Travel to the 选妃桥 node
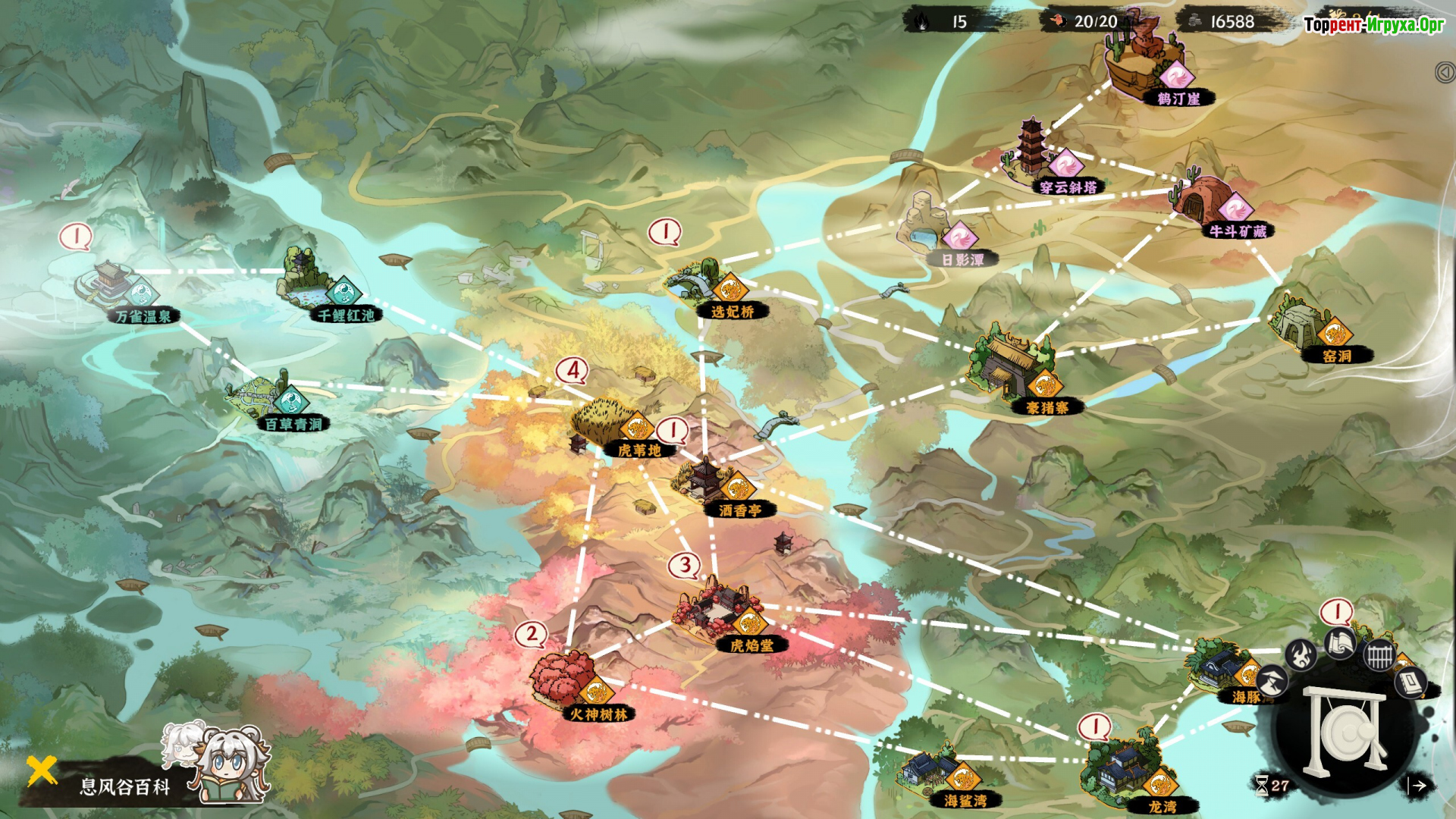 coord(701,284)
